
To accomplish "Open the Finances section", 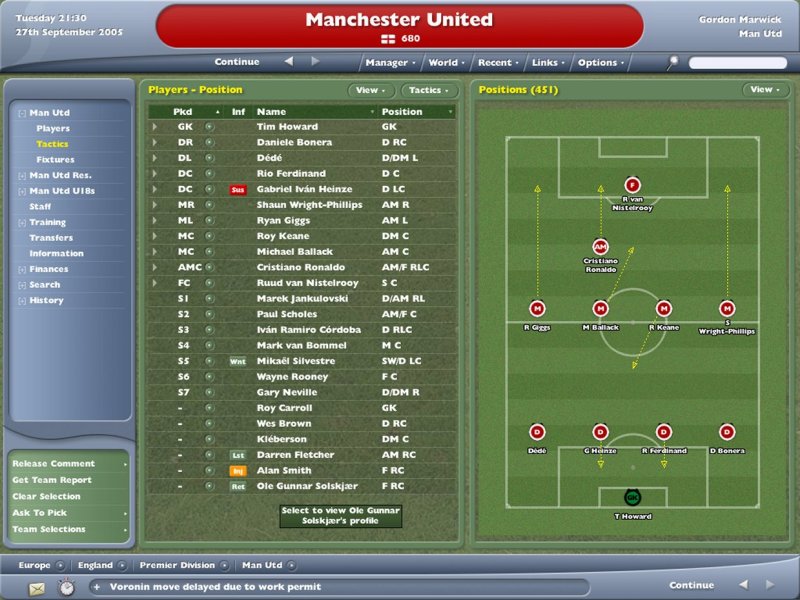I will coord(49,269).
